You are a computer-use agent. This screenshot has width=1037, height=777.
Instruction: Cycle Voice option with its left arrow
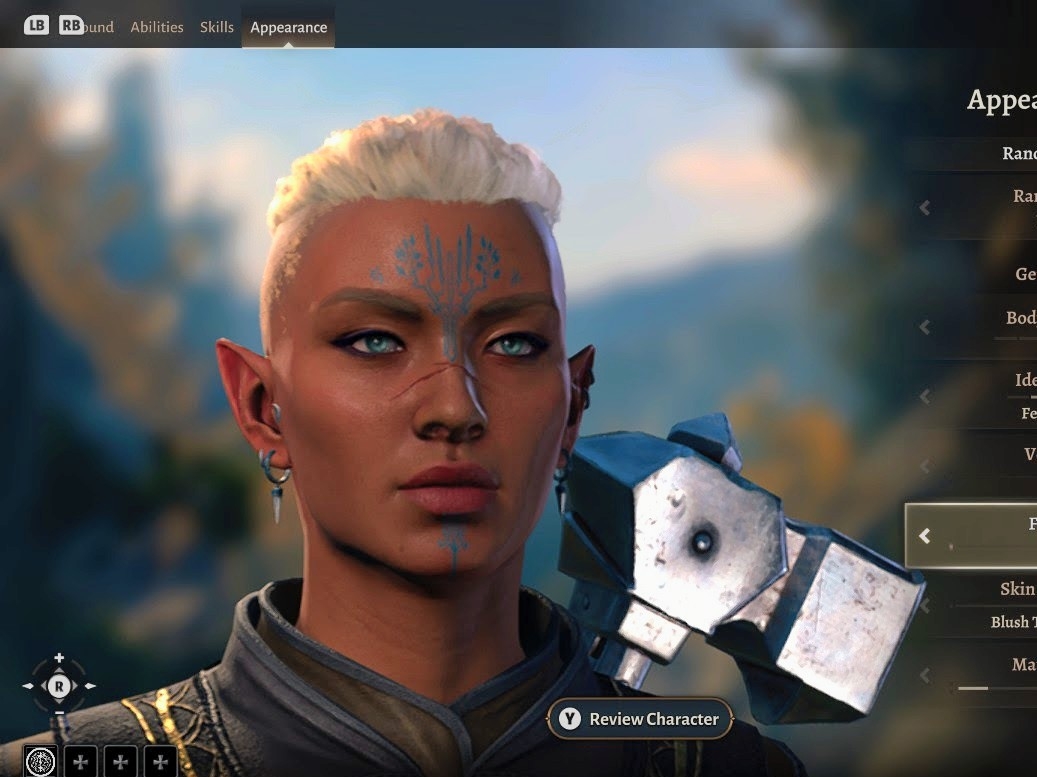pyautogui.click(x=925, y=466)
